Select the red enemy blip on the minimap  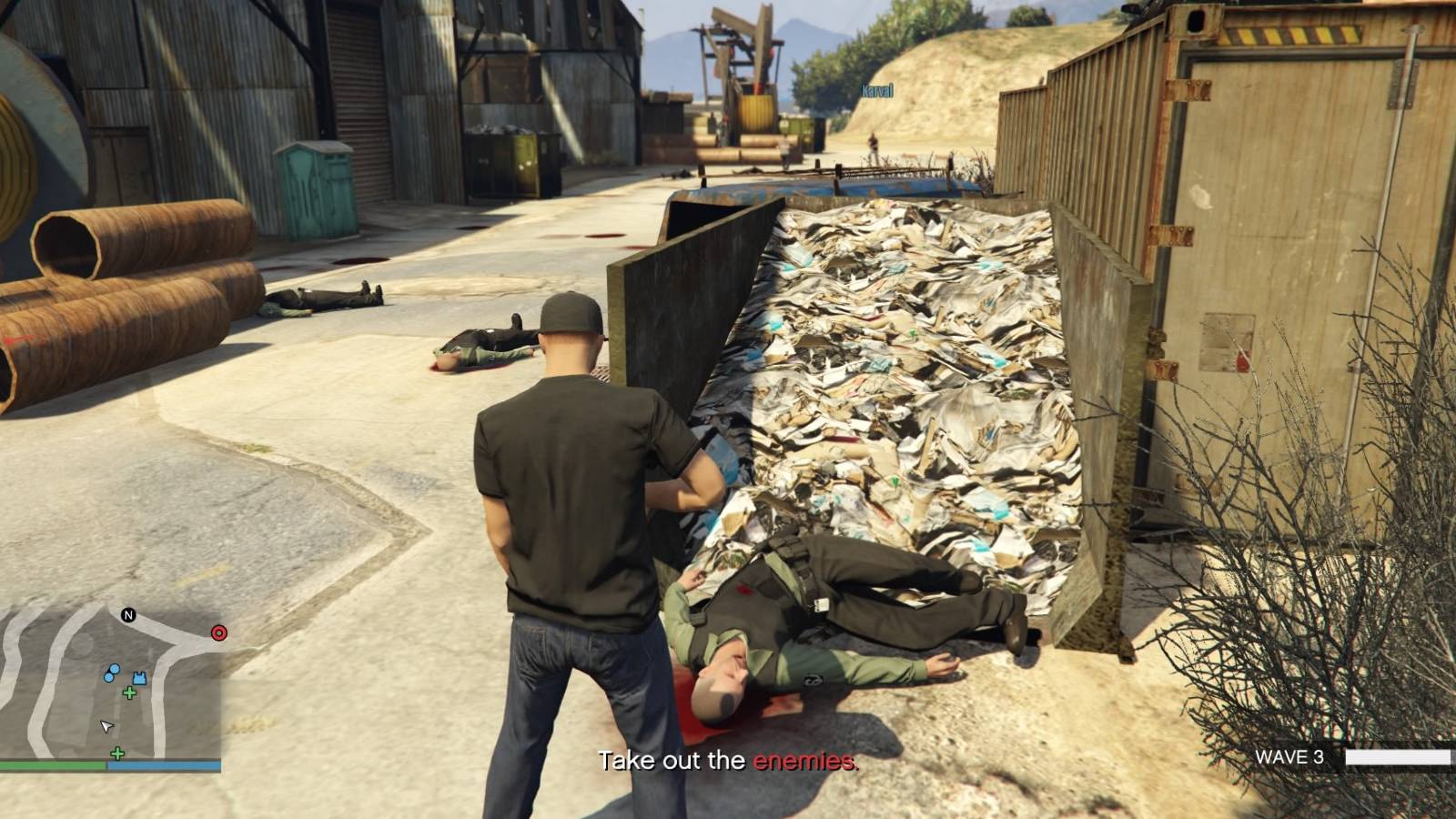(x=218, y=632)
